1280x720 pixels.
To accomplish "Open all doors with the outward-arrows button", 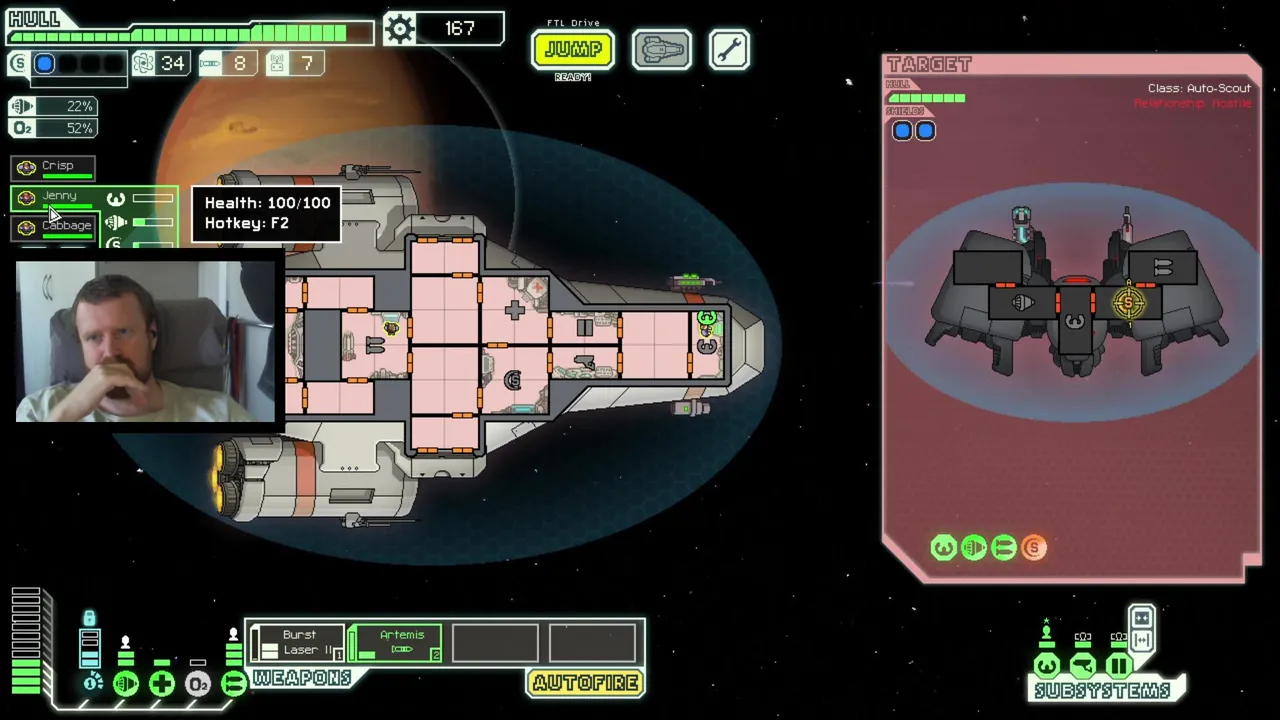I will pyautogui.click(x=1141, y=640).
